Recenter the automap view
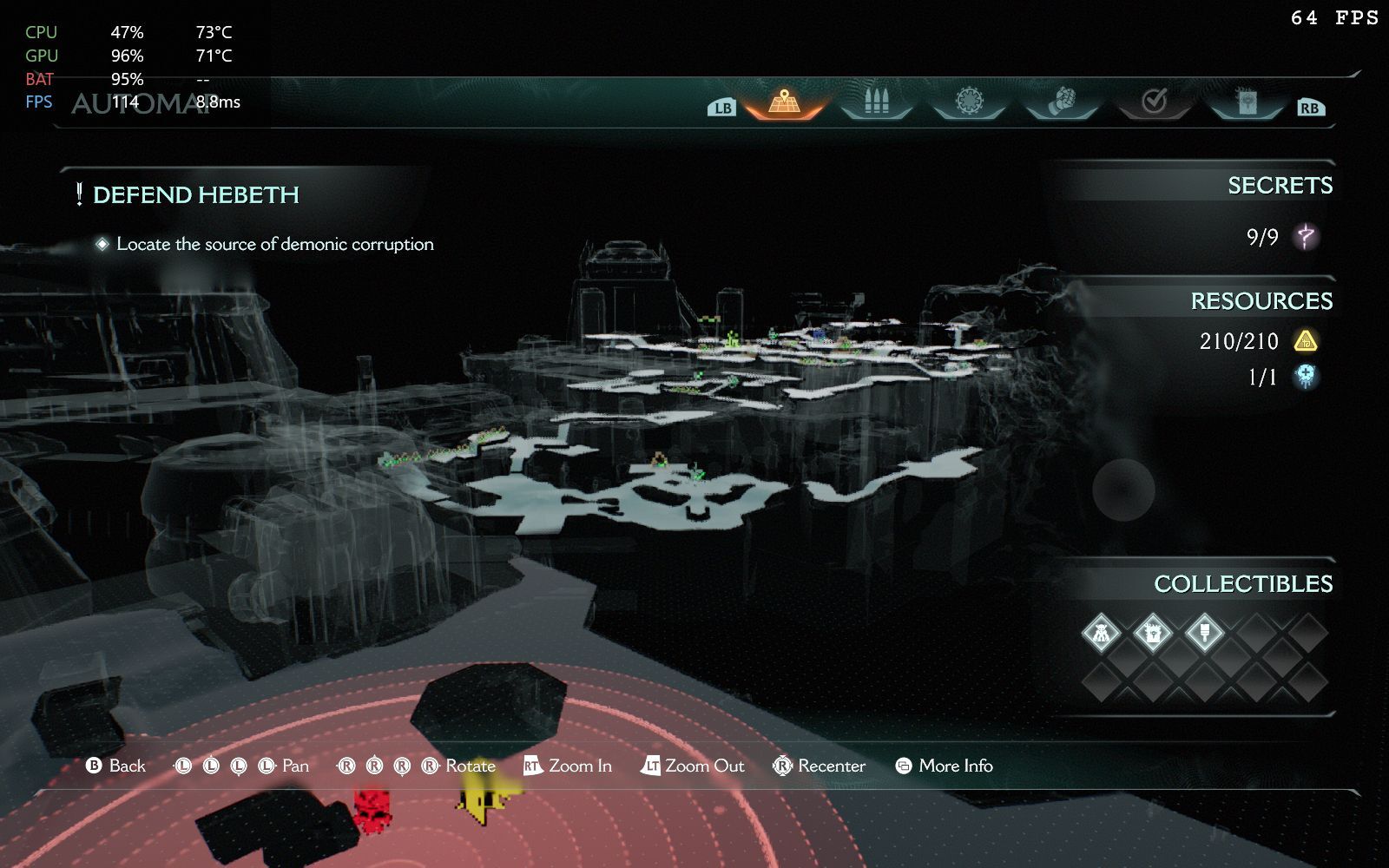The image size is (1389, 868). coord(820,766)
